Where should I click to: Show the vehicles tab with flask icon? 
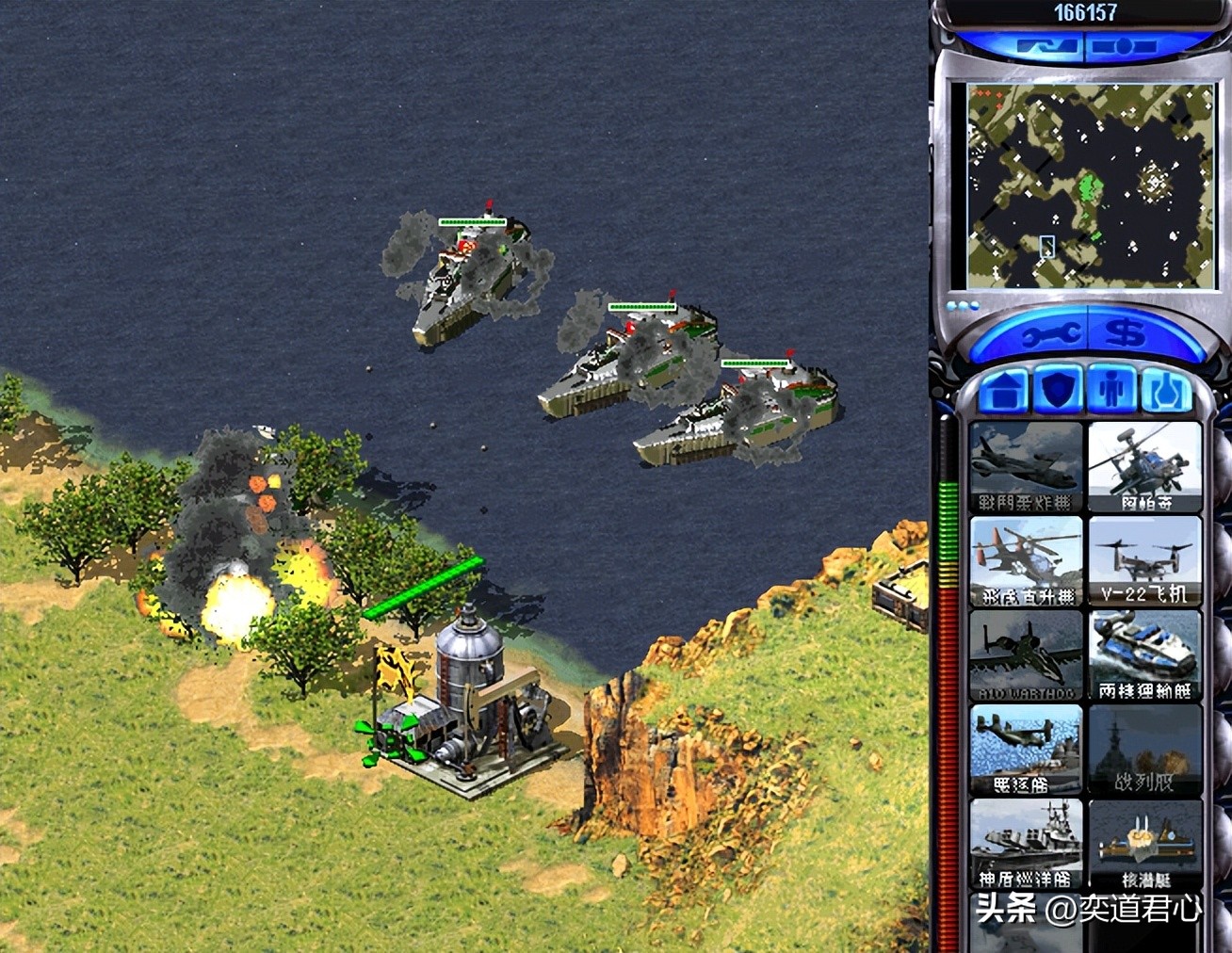pyautogui.click(x=1166, y=391)
